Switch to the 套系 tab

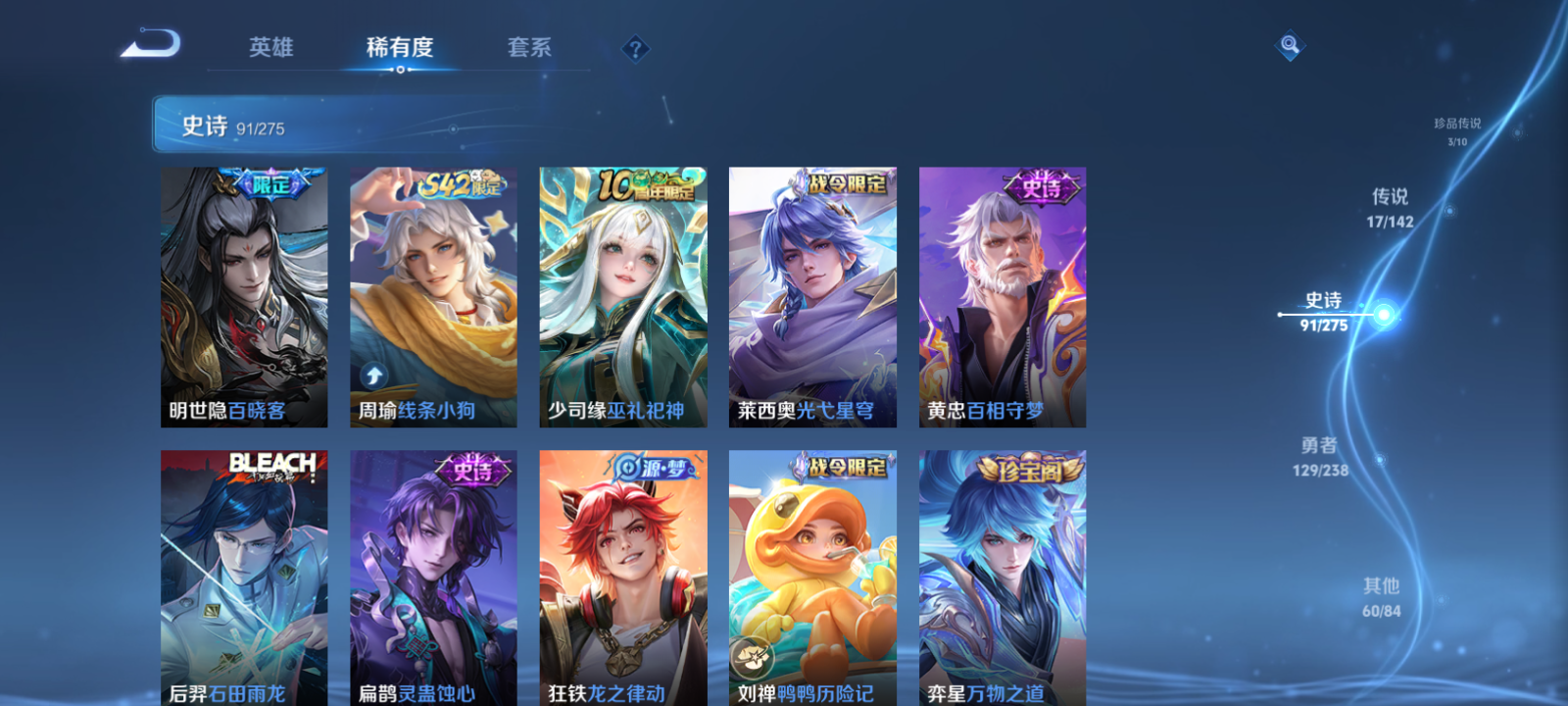coord(528,48)
